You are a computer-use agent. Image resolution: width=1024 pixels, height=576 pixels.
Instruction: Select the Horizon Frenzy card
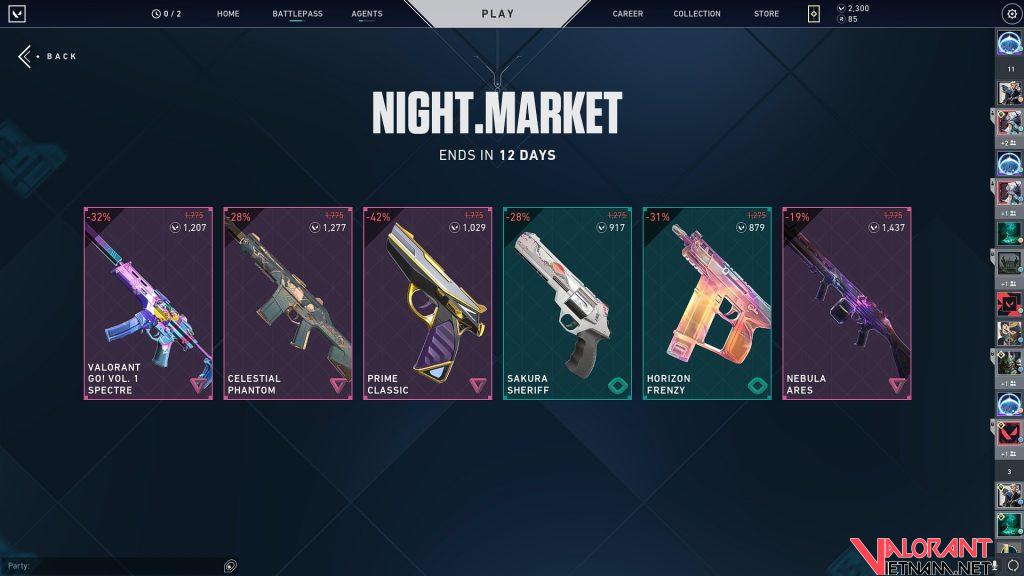[707, 304]
